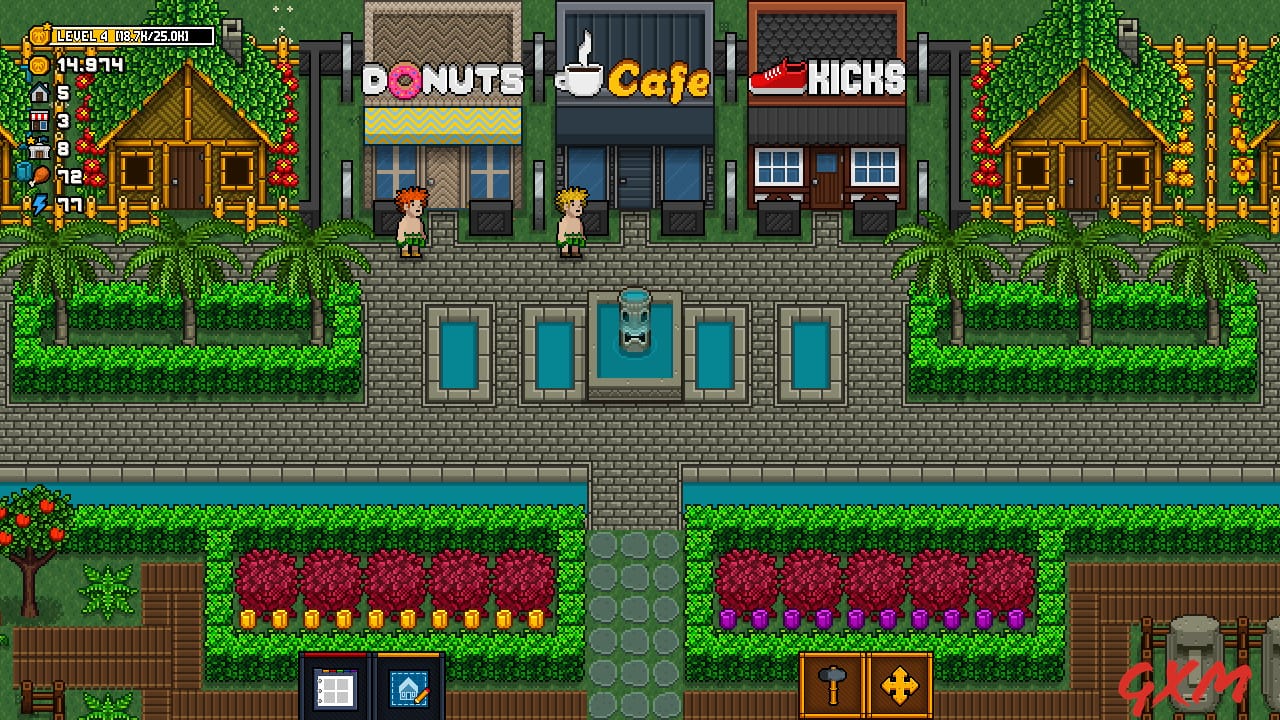This screenshot has height=720, width=1280.
Task: Select the move tool with arrow cross
Action: 899,686
